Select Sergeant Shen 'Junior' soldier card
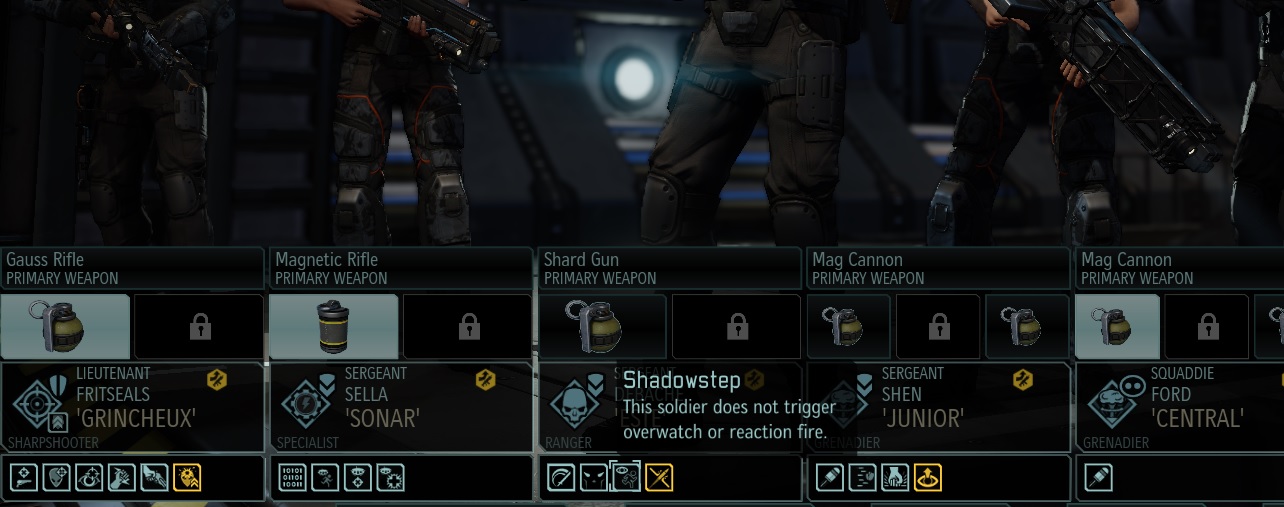 938,407
